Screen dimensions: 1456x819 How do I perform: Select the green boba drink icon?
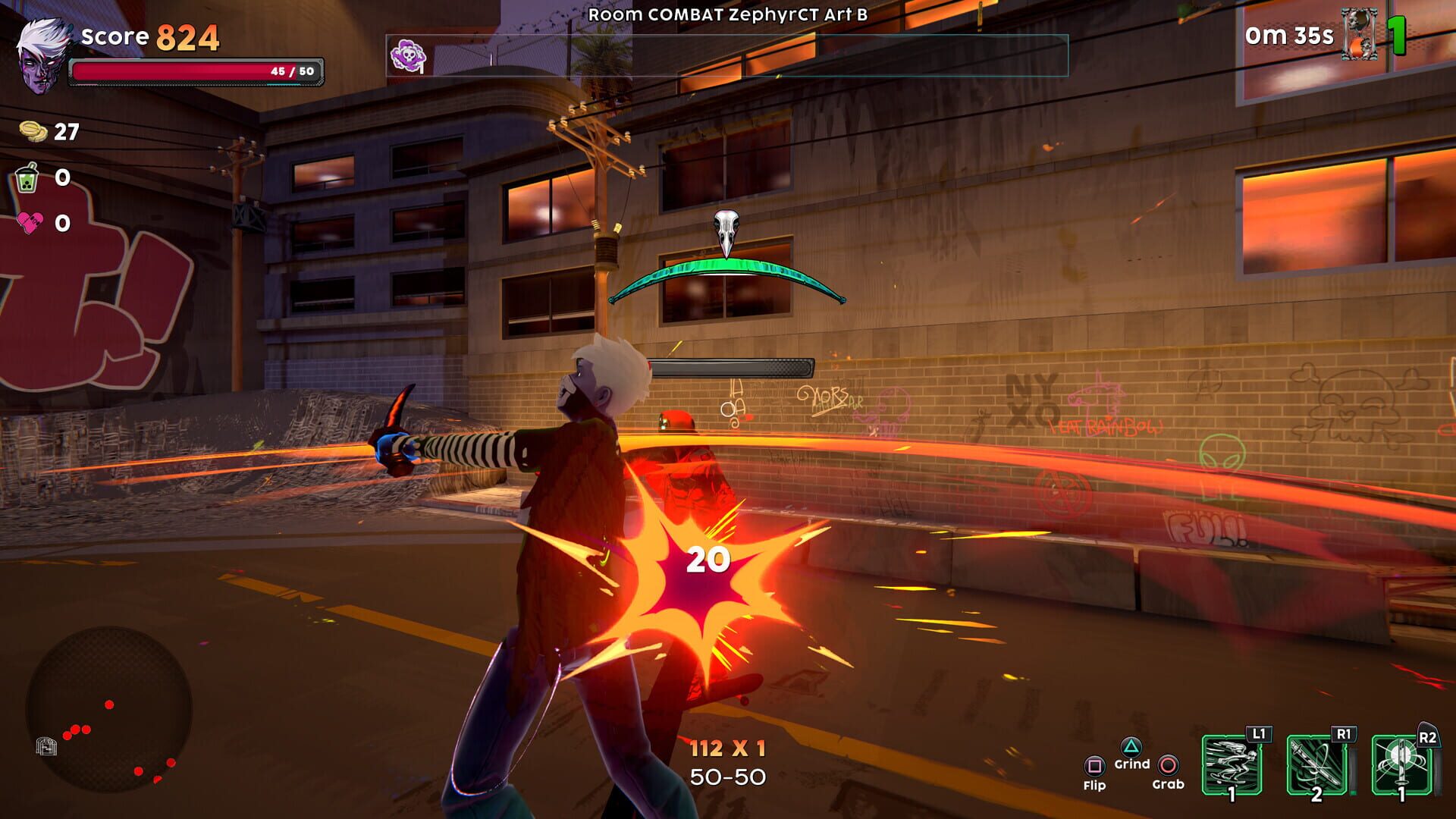click(x=27, y=178)
